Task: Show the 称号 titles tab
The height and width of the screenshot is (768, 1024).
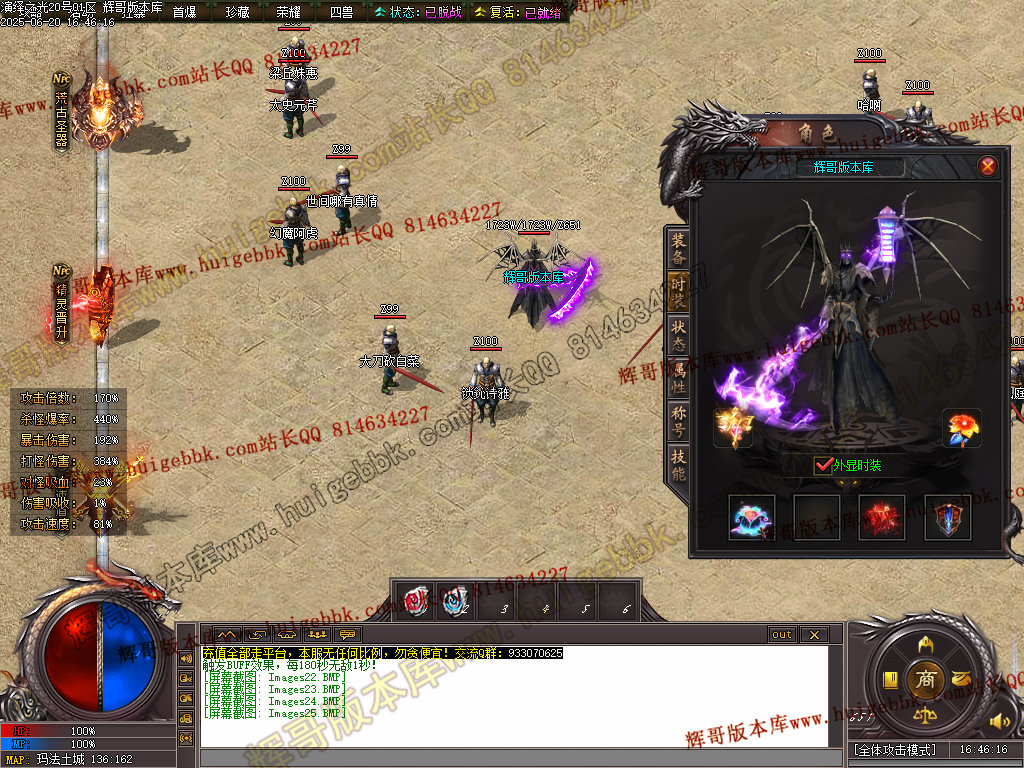Action: pyautogui.click(x=679, y=421)
